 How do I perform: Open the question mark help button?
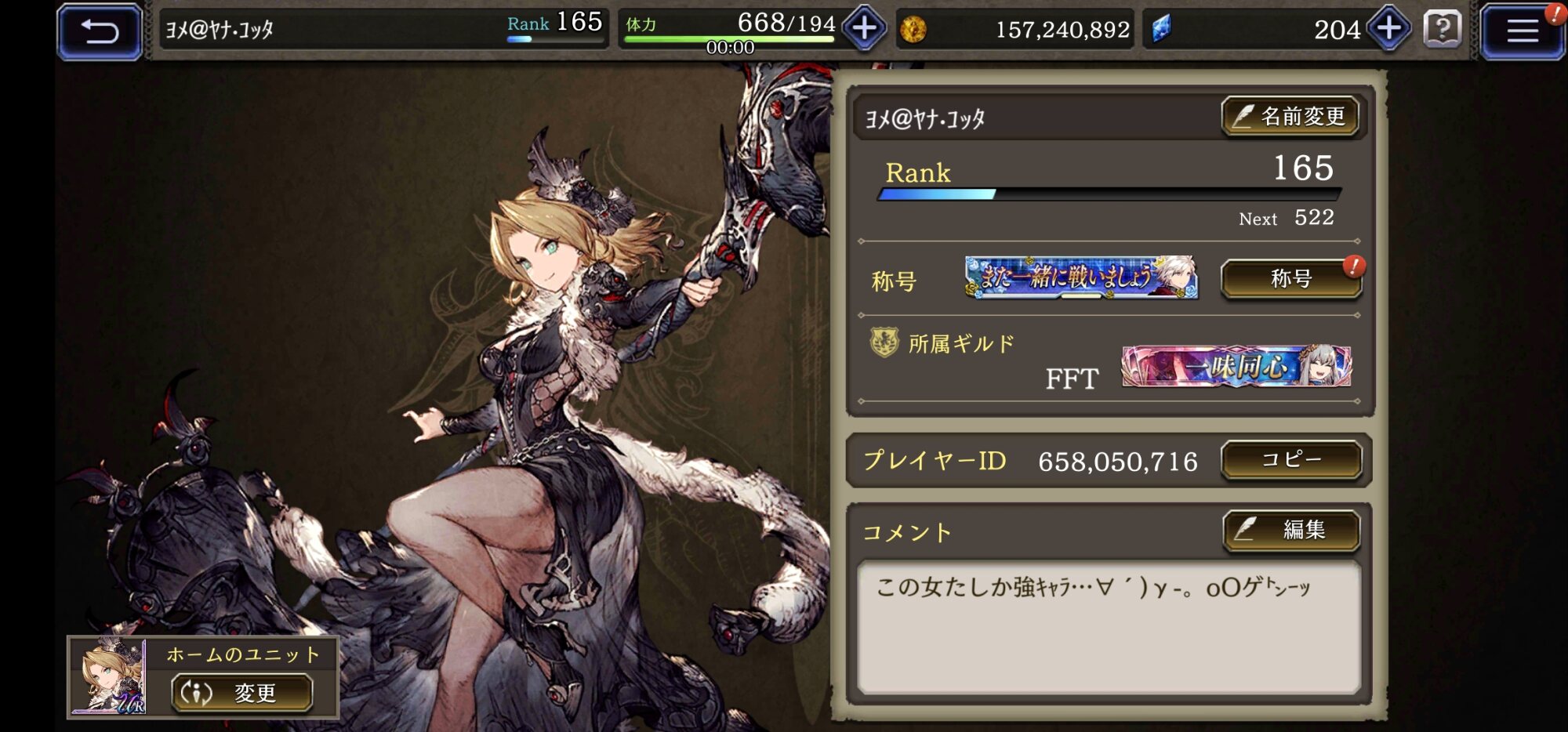(x=1442, y=30)
